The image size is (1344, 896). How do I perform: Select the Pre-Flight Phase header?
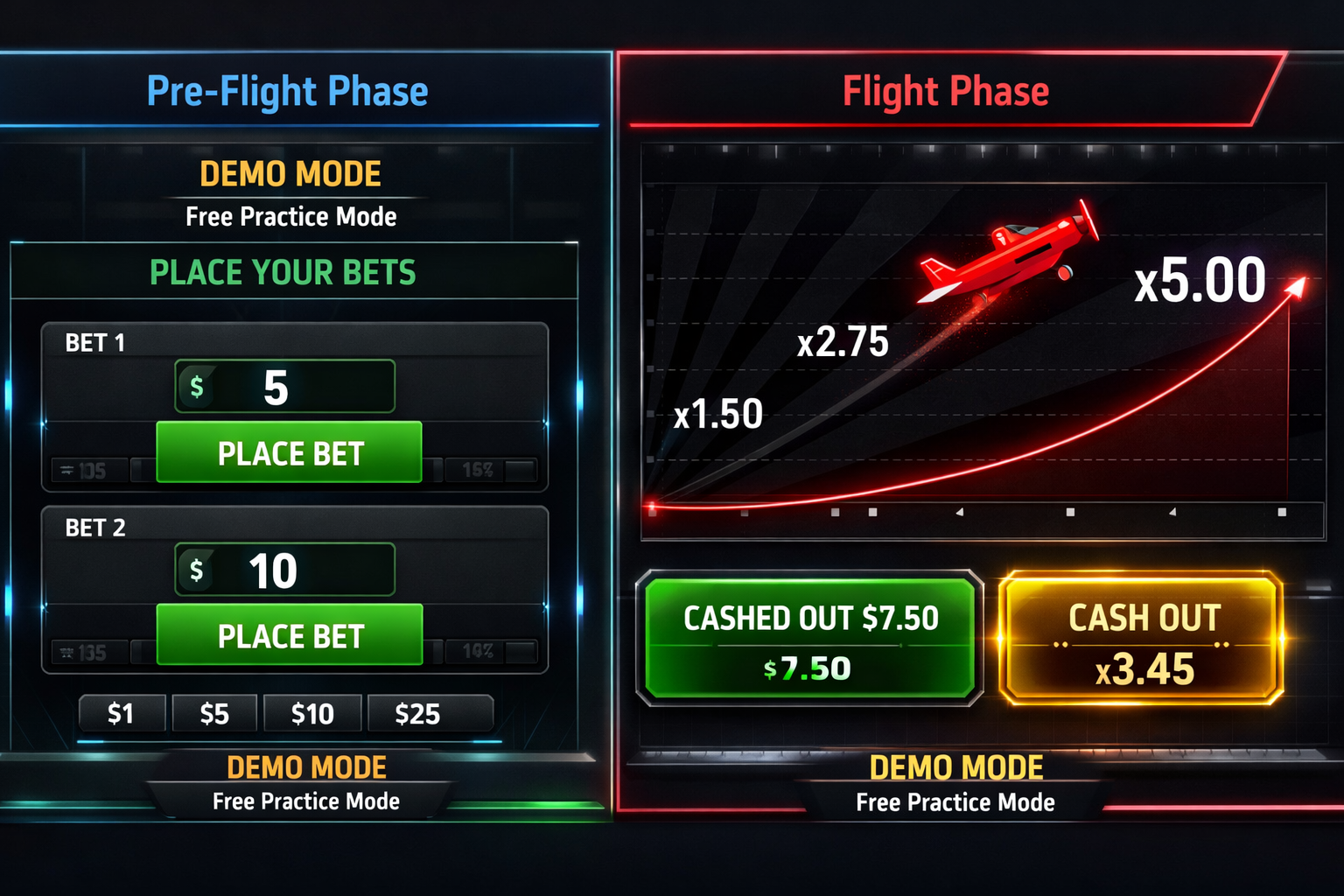point(289,90)
